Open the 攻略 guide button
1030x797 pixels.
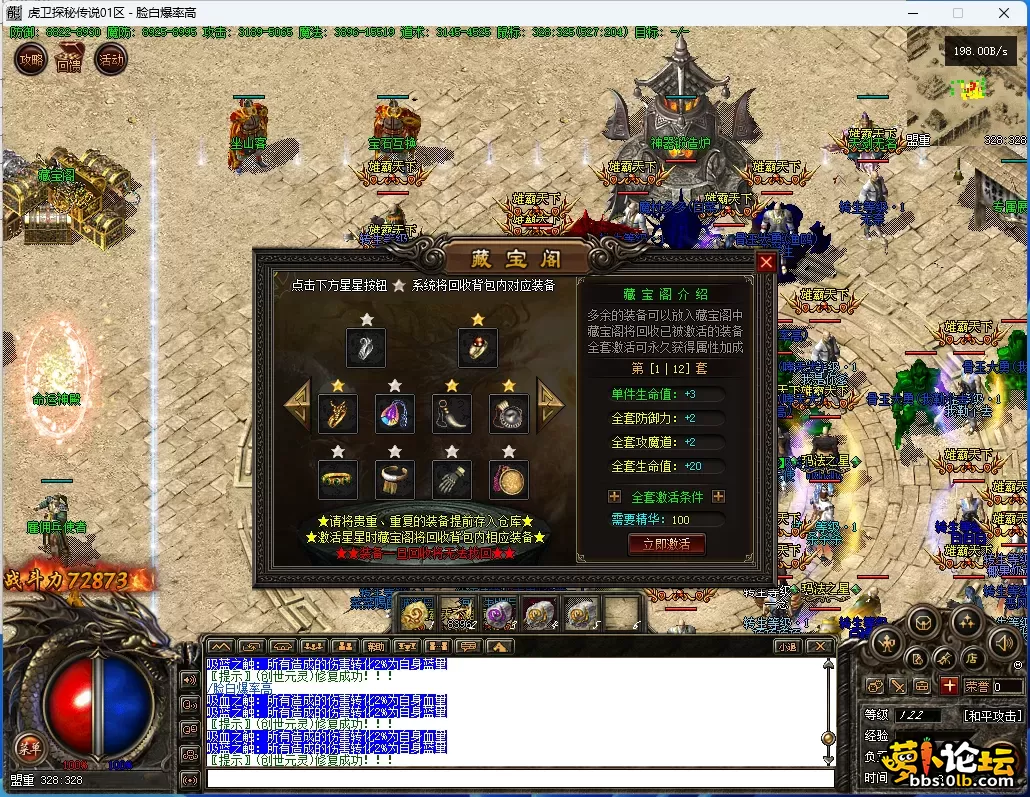coord(30,60)
